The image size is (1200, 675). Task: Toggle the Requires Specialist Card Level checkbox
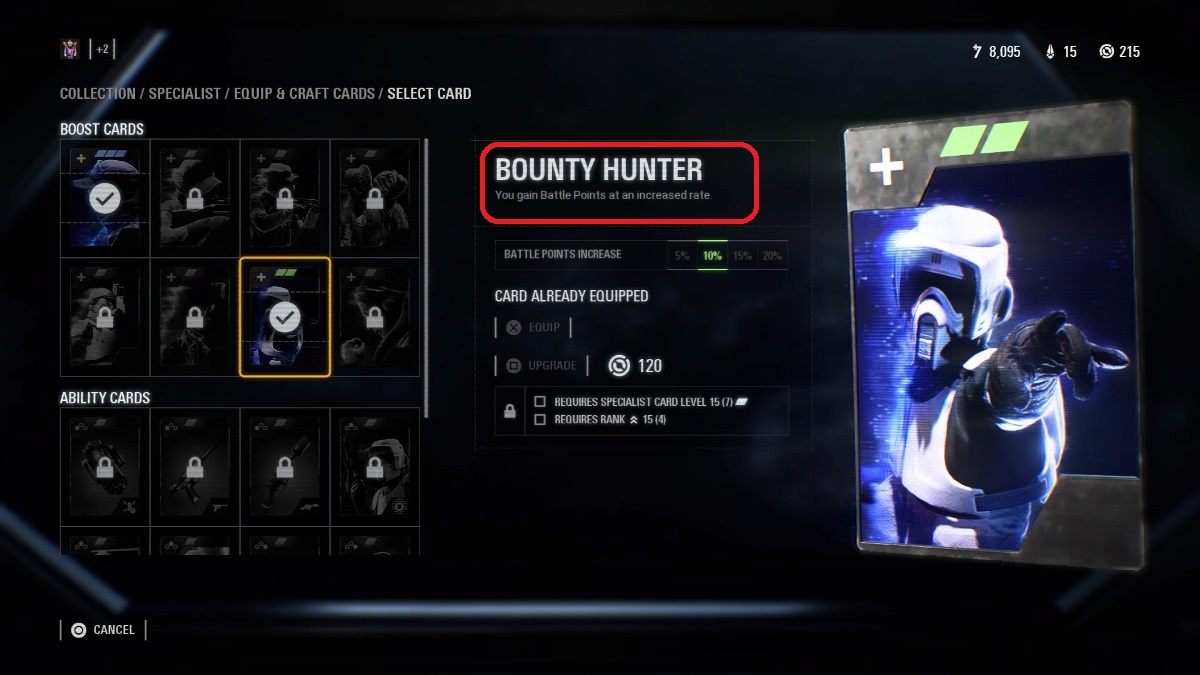[x=540, y=402]
